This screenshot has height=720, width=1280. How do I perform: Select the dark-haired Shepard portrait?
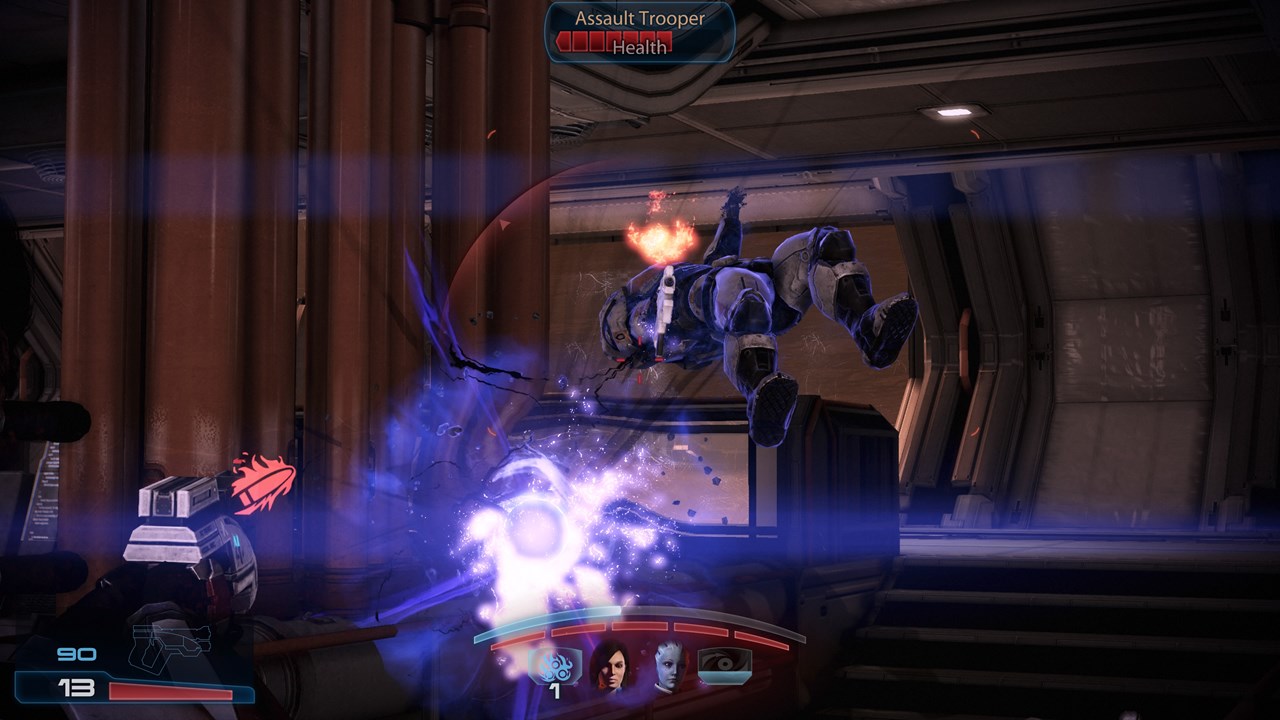(x=610, y=665)
